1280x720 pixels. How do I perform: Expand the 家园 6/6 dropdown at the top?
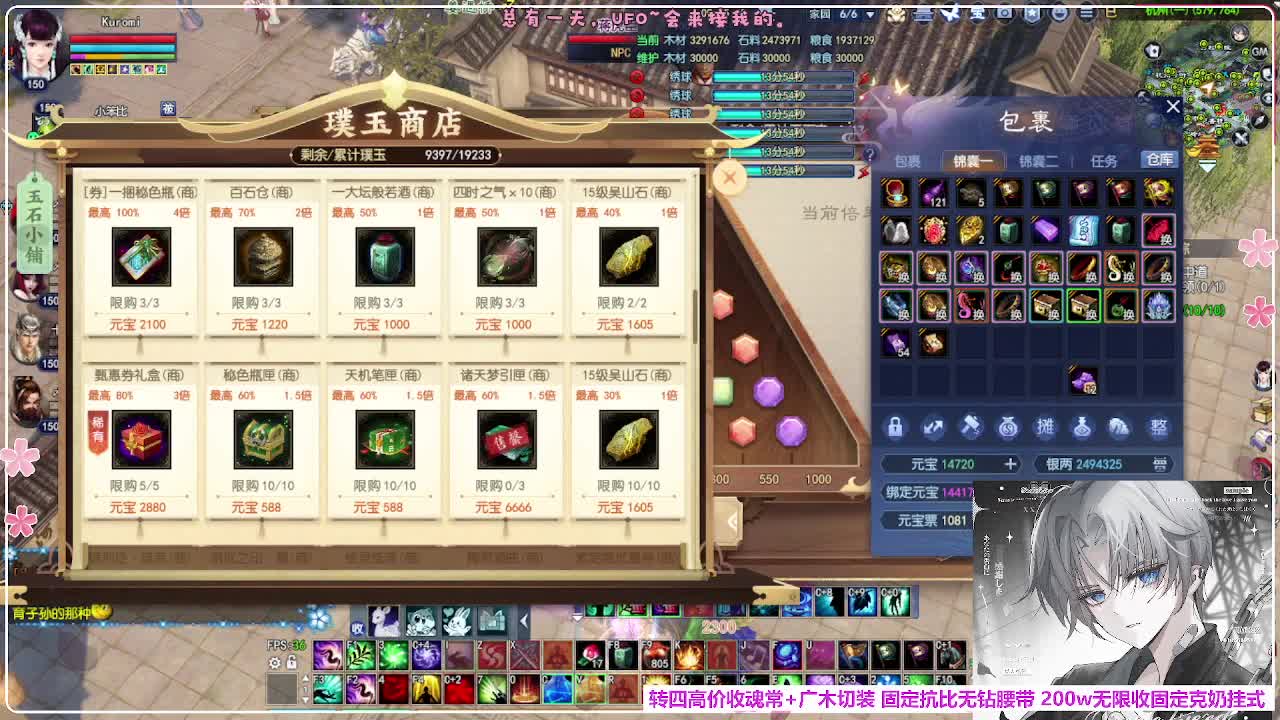pos(869,14)
